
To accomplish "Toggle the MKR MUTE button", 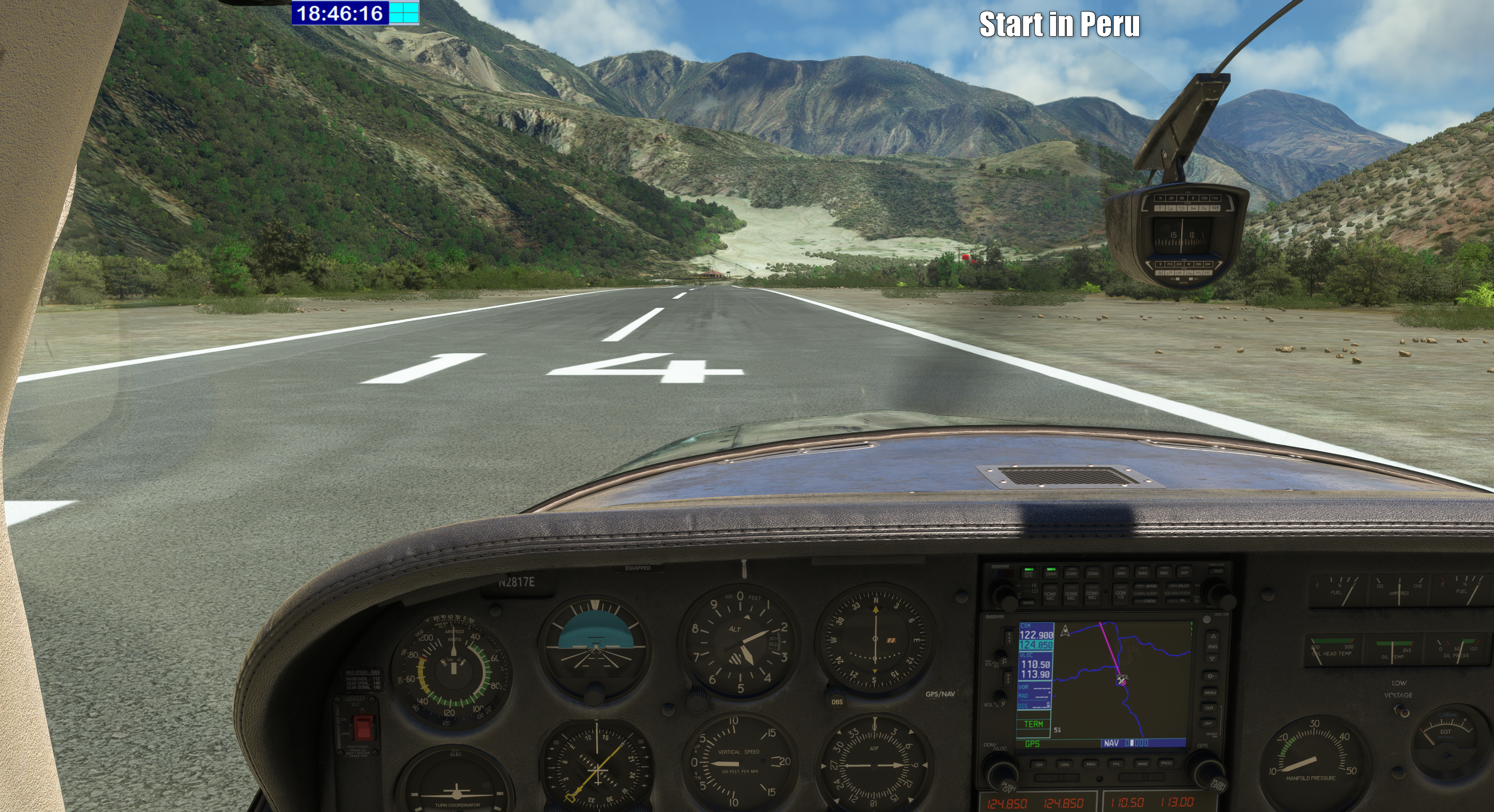I will coord(1028,573).
